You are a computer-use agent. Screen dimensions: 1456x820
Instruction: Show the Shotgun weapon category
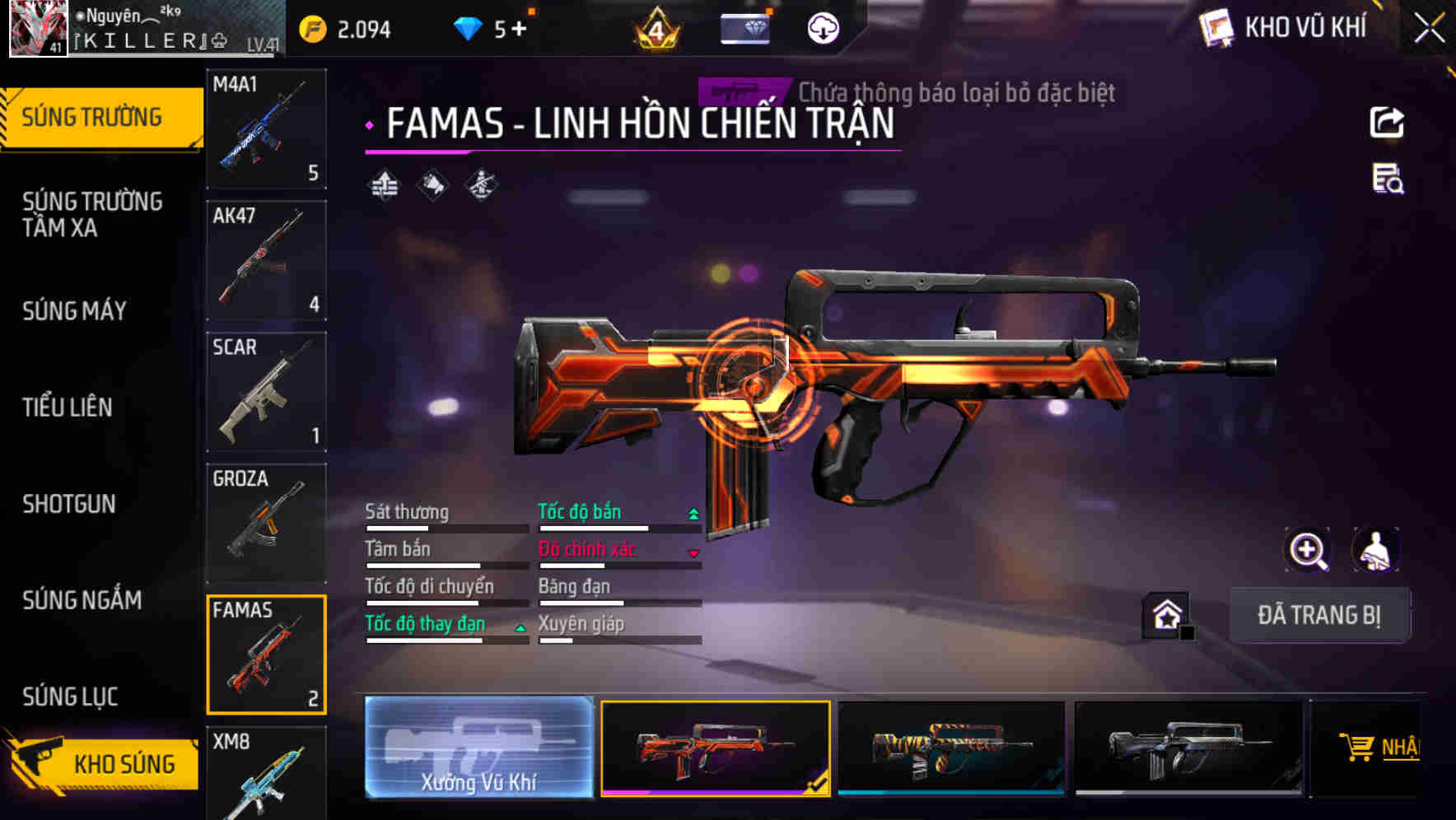point(69,503)
